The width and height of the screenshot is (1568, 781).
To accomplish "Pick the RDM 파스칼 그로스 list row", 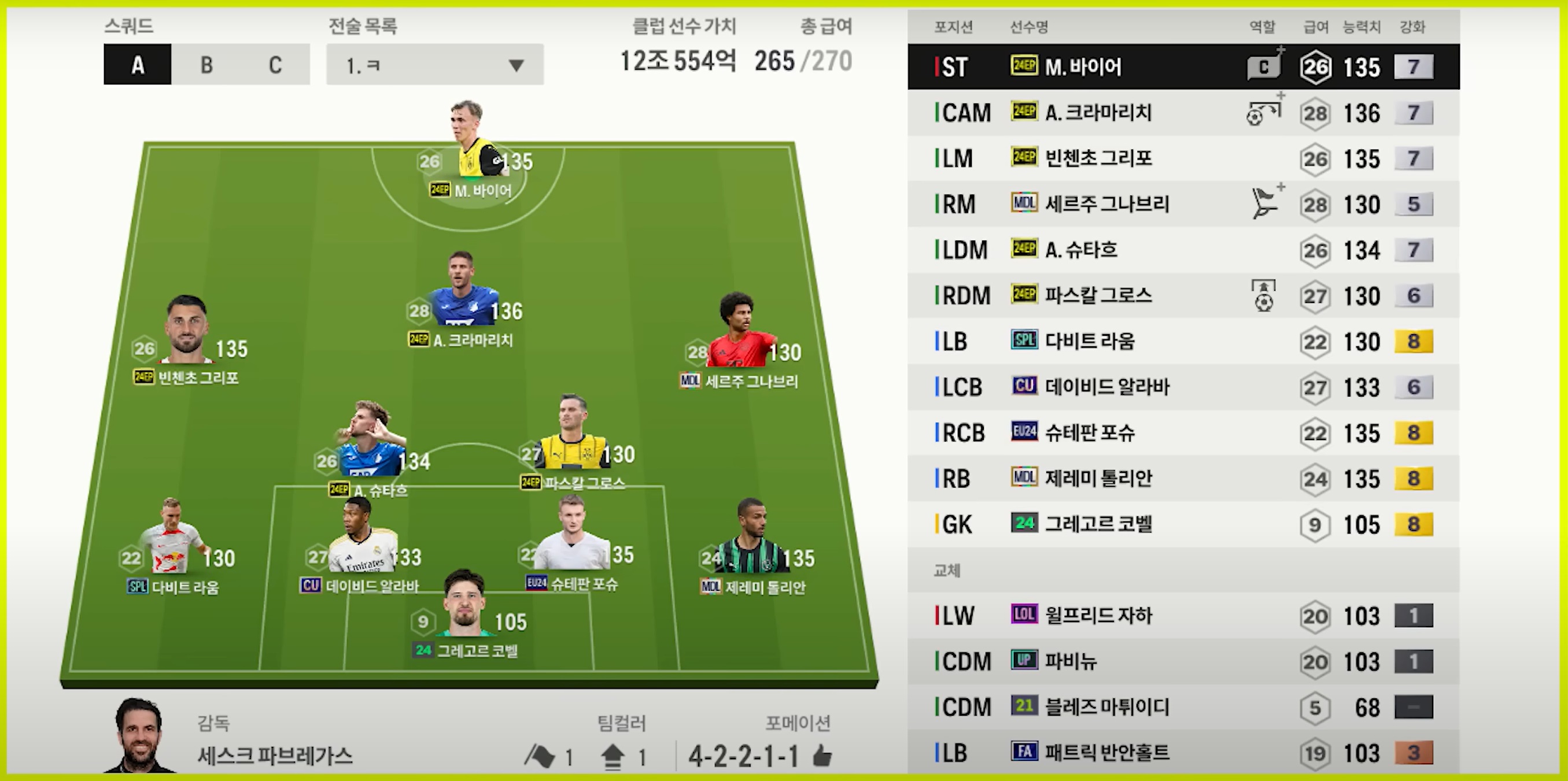I will 1183,295.
